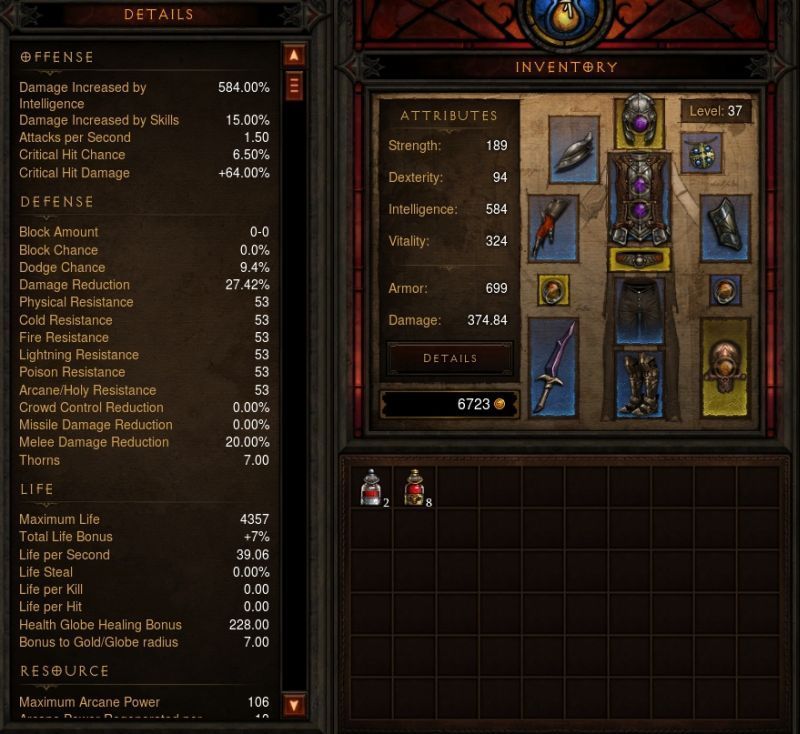Click the down arrow of the details scrollbar
Screen dimensions: 800x734
click(x=294, y=705)
